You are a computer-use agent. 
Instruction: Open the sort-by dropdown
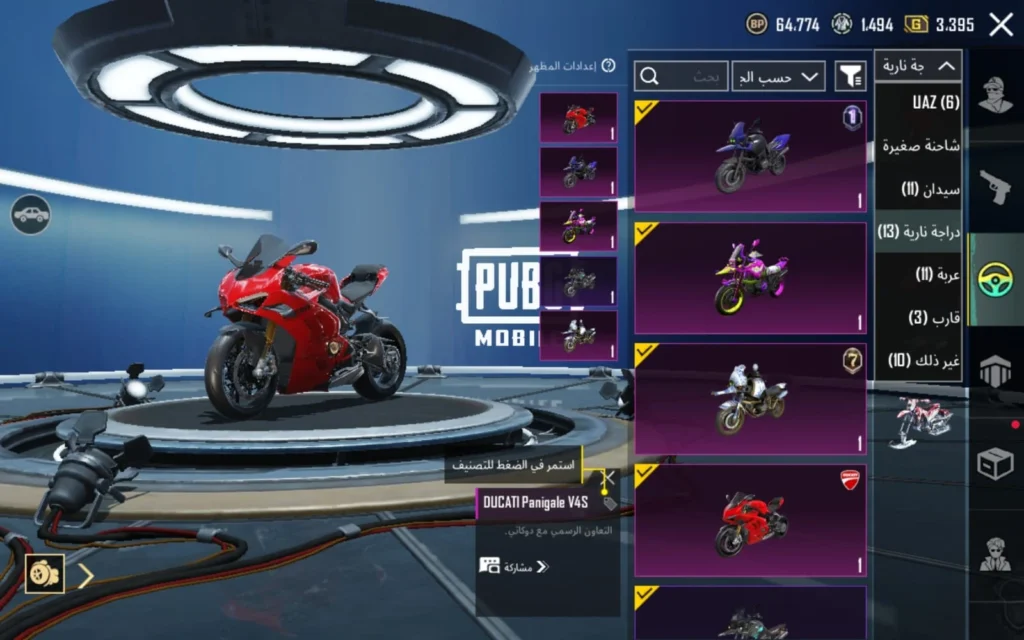779,76
